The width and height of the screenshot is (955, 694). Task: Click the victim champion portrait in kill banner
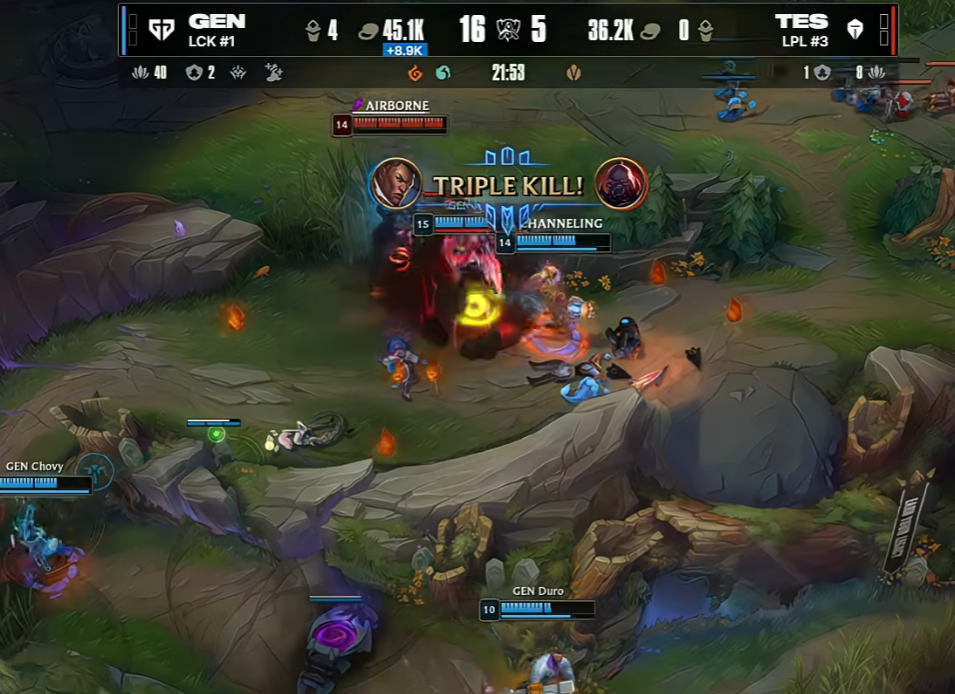(x=621, y=185)
